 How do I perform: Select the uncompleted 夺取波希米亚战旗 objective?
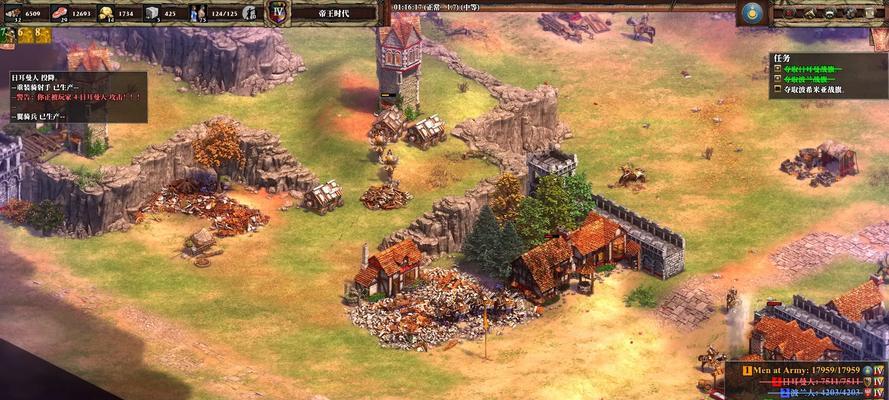(813, 90)
